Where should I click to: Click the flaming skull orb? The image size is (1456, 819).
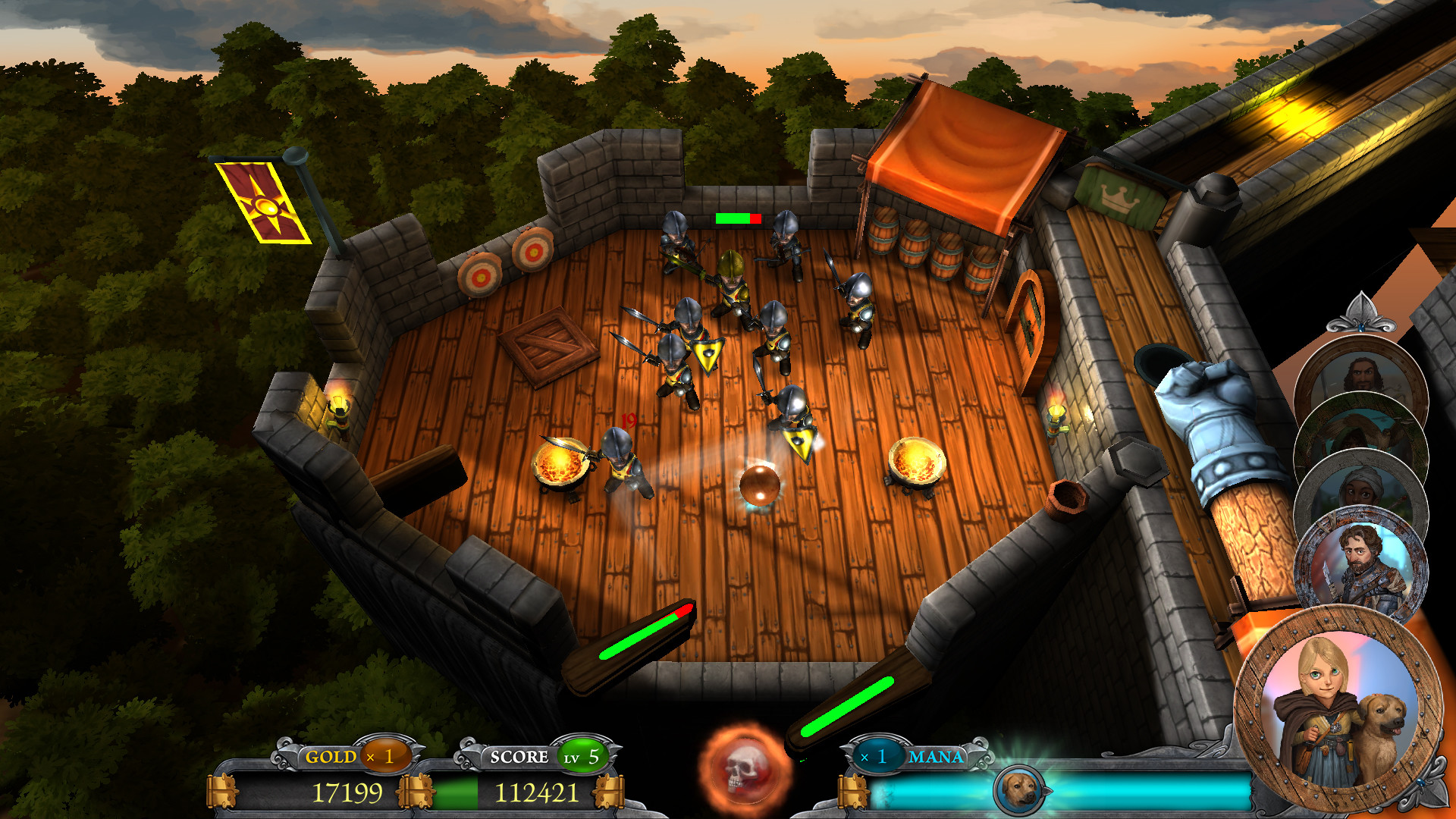[745, 773]
